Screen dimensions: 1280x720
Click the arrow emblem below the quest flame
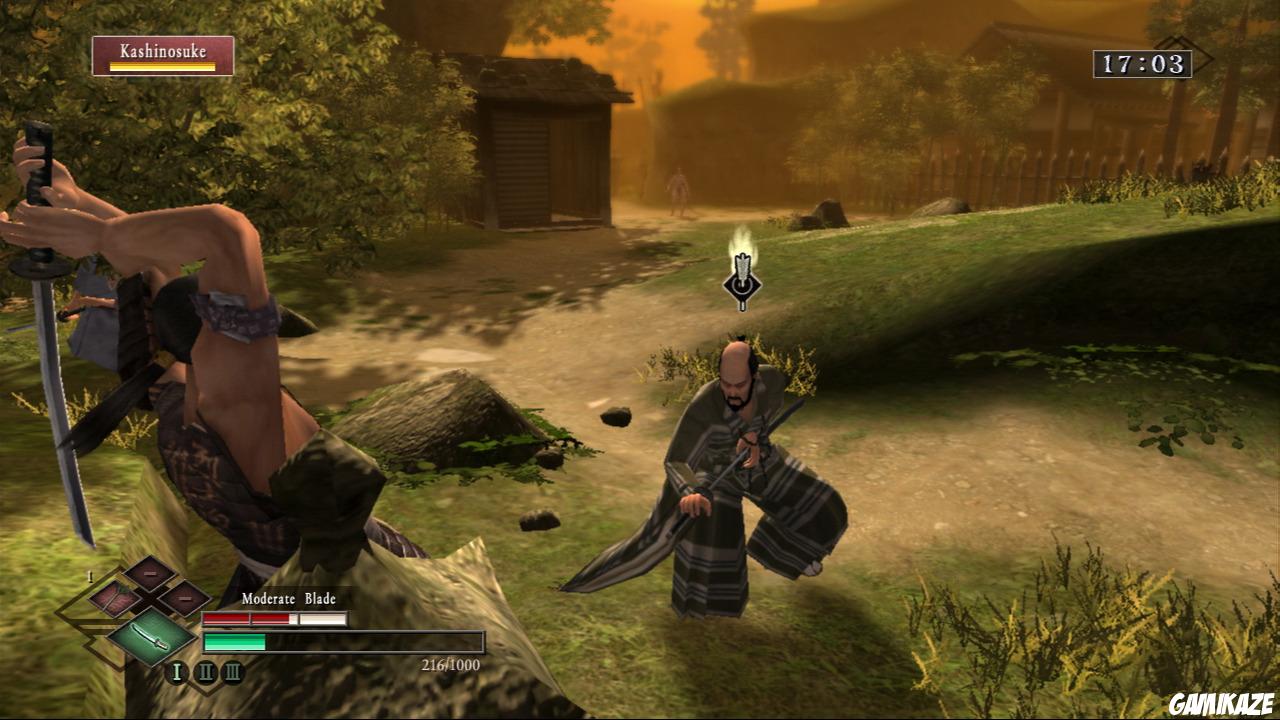(742, 285)
